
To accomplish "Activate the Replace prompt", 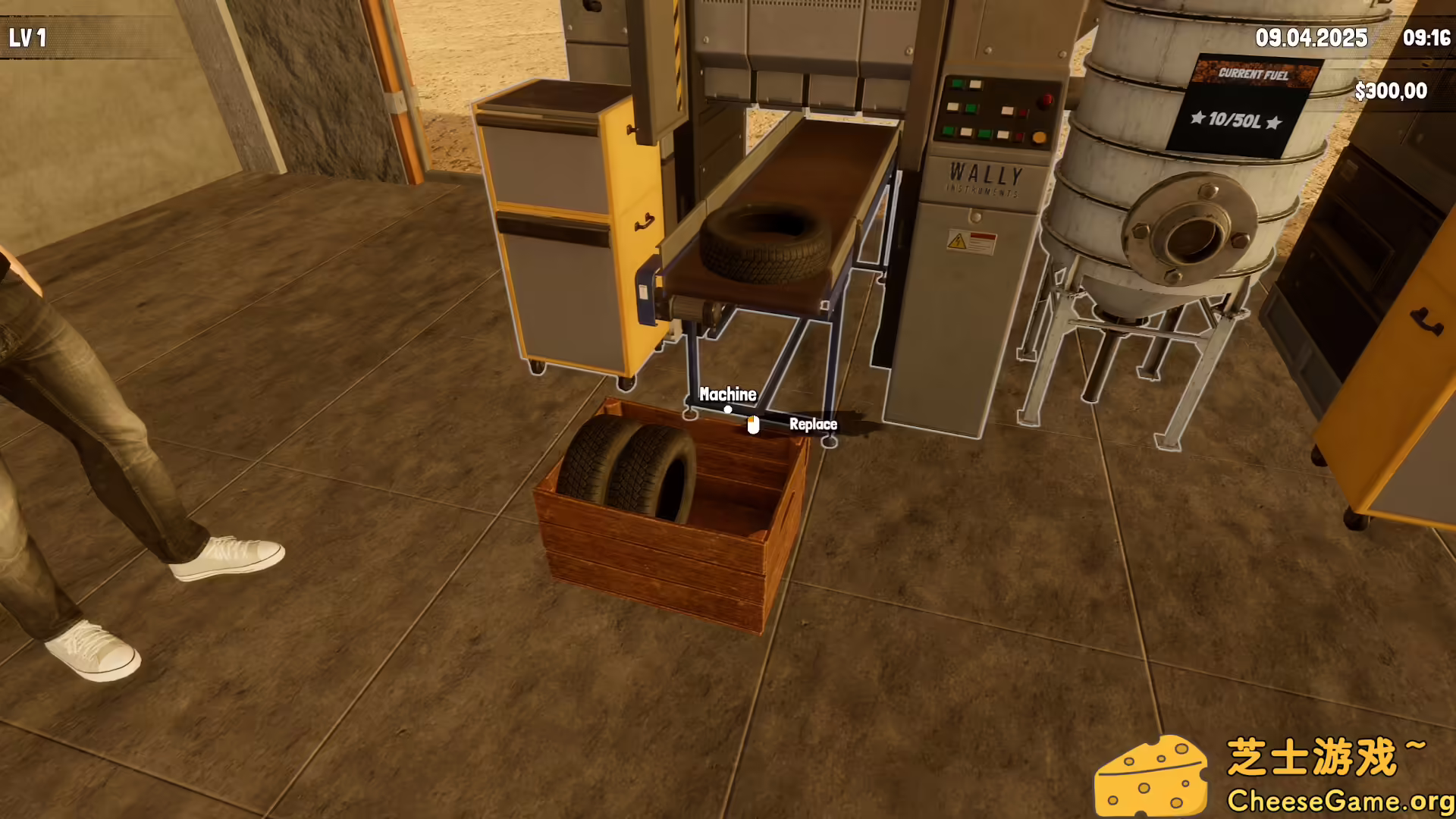I will 814,425.
